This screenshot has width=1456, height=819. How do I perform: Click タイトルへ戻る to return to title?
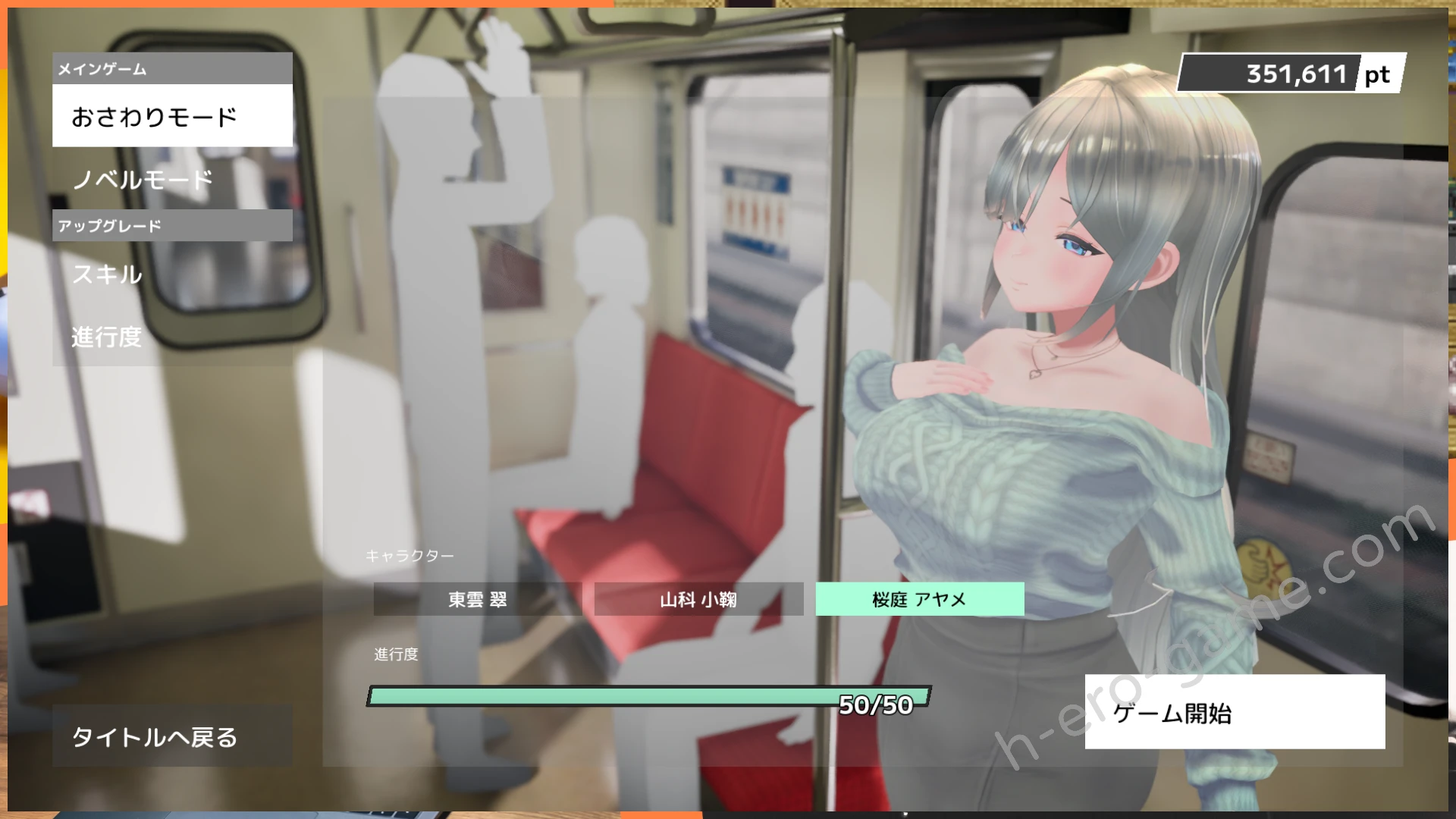[x=172, y=736]
